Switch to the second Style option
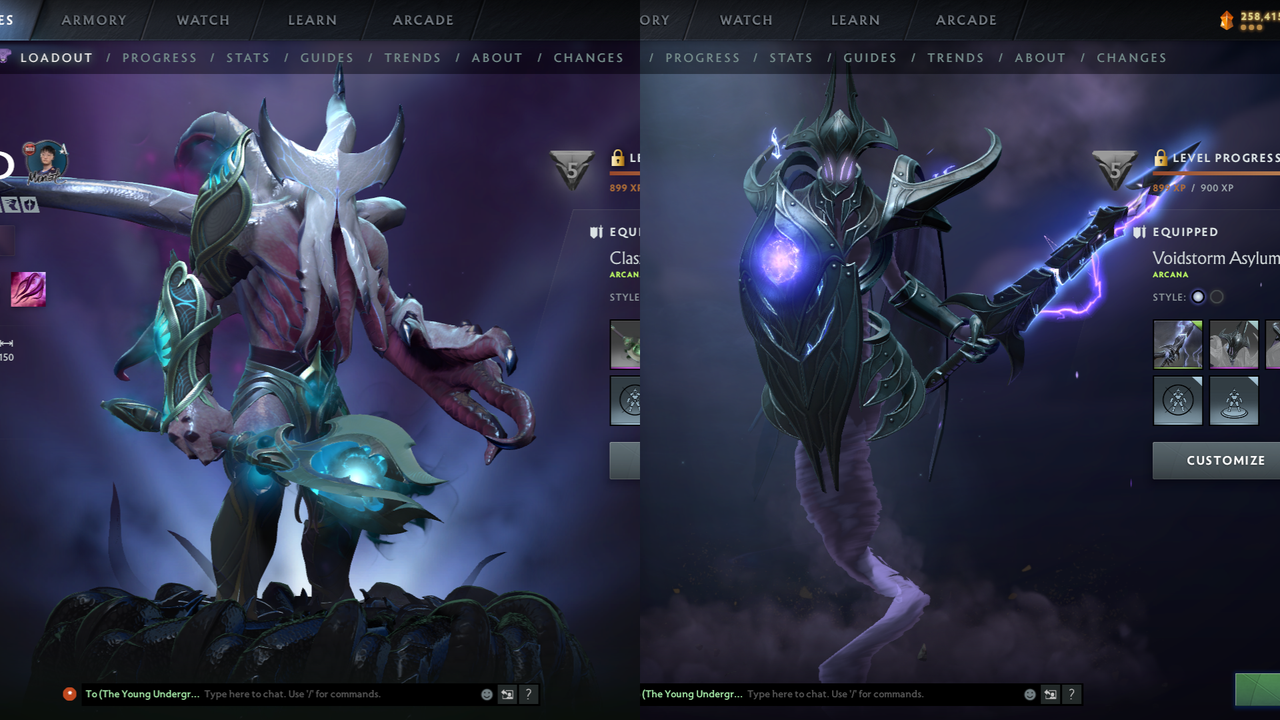The image size is (1280, 720). click(x=1216, y=297)
